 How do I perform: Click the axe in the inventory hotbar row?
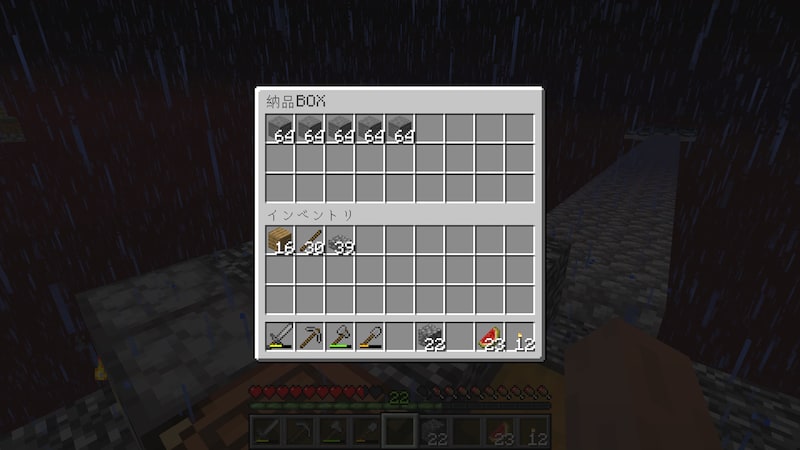[340, 337]
